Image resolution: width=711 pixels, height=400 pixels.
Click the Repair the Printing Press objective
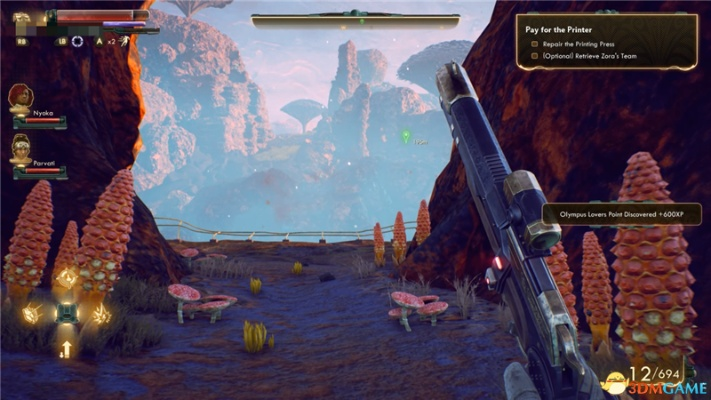coord(582,44)
